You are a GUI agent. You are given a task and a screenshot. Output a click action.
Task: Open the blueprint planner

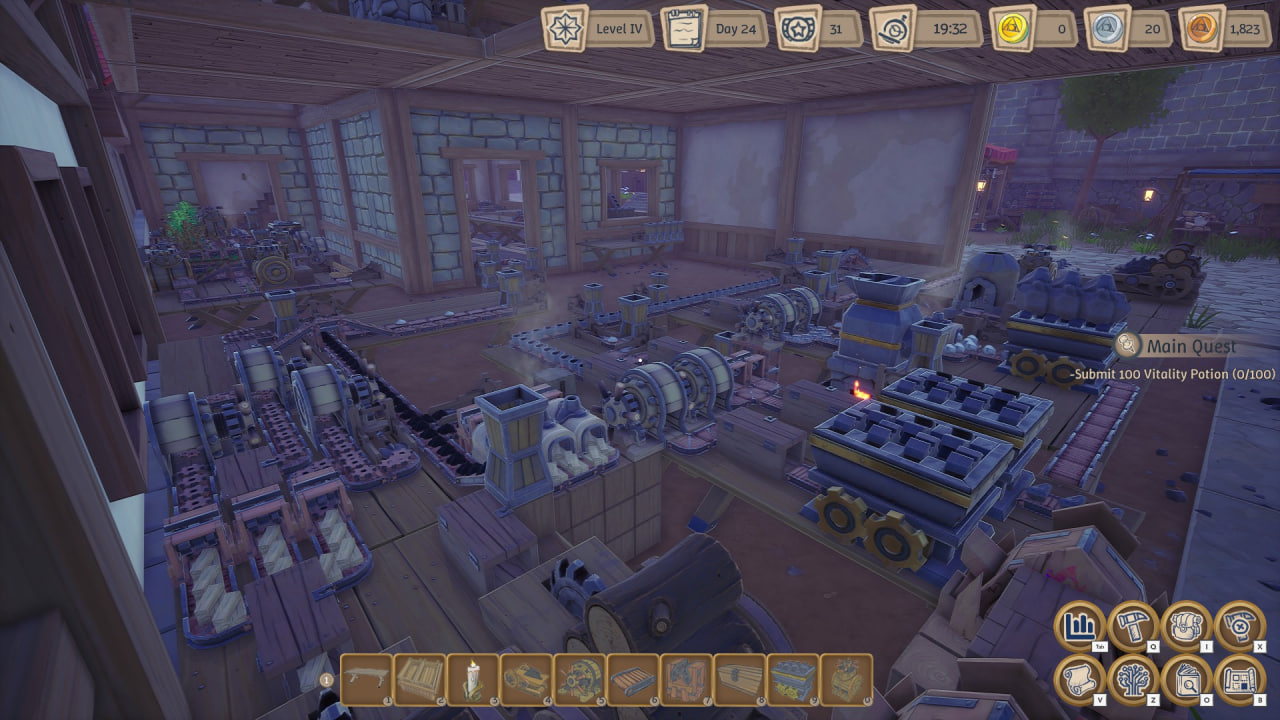tap(1240, 680)
